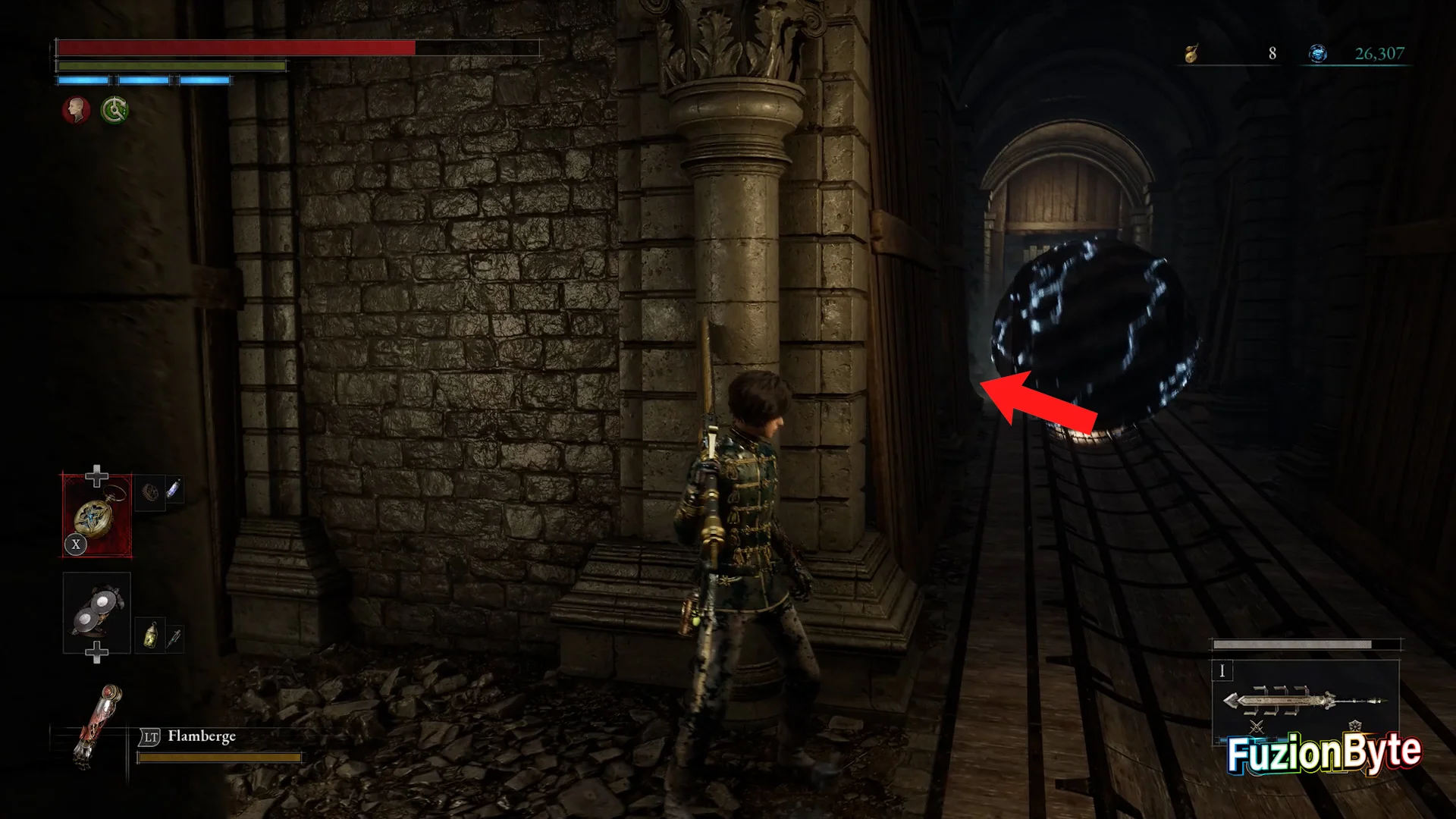Pick the blue vial next to gear item
1456x819 pixels.
(x=174, y=490)
